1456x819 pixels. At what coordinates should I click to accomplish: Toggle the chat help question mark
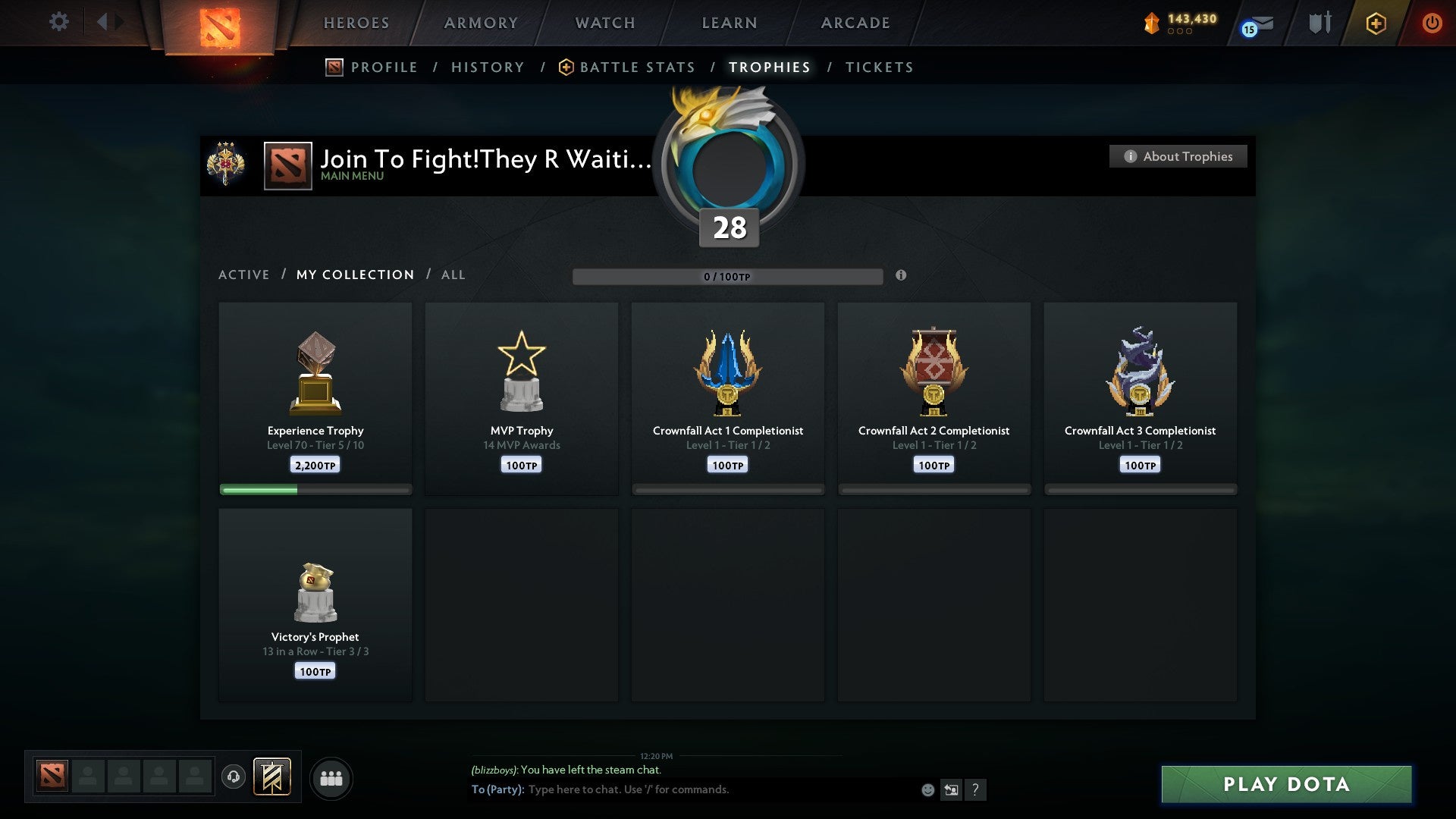(x=977, y=789)
